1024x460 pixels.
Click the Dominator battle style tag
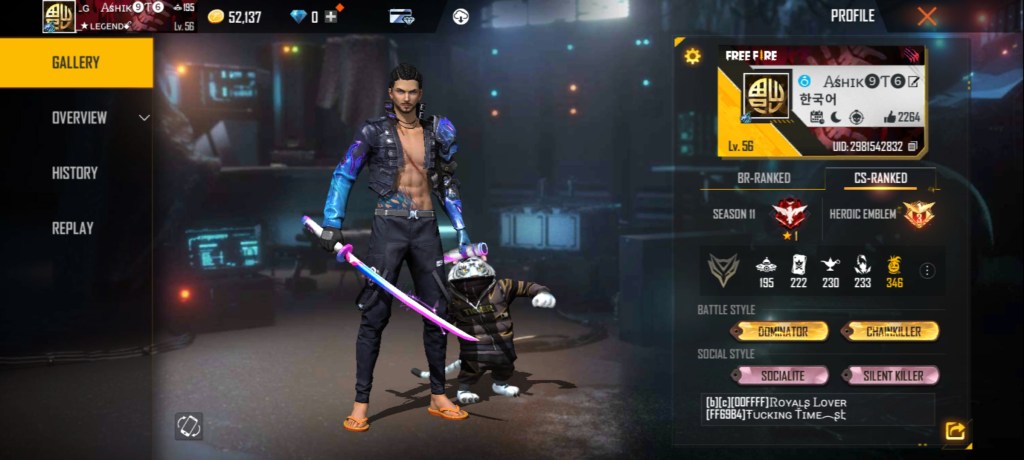tap(779, 331)
